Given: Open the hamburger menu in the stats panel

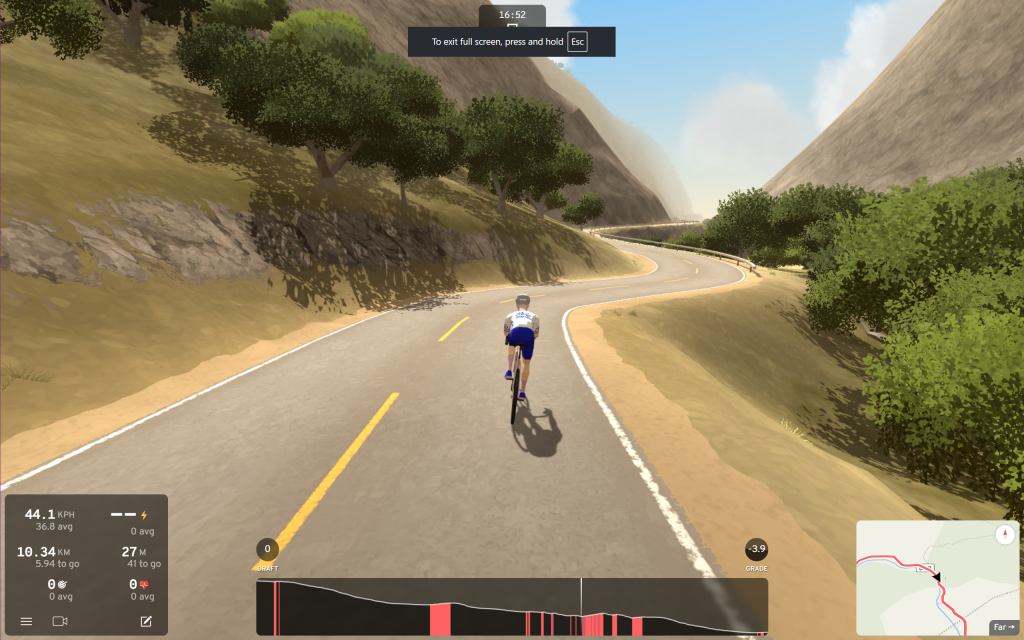Looking at the screenshot, I should coord(26,621).
